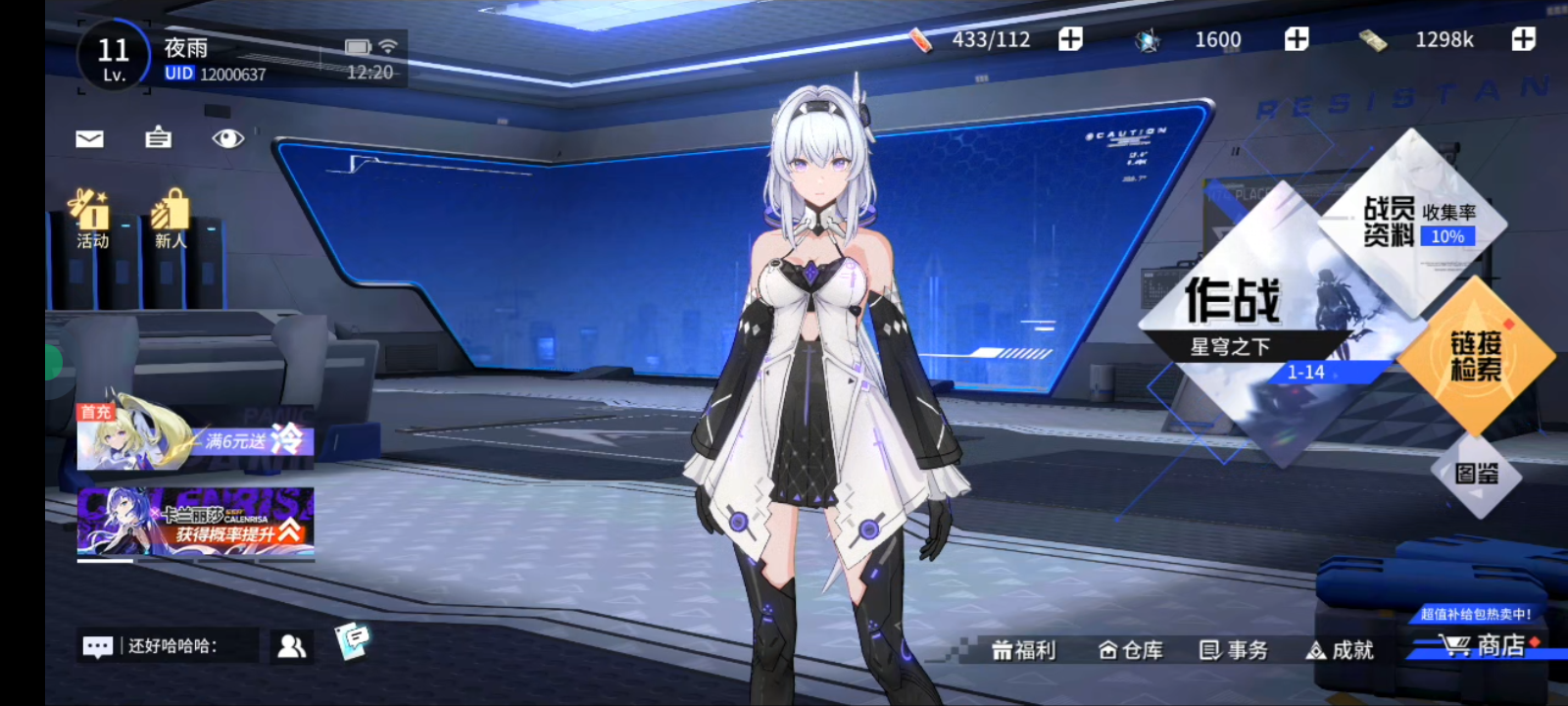The height and width of the screenshot is (706, 1568).
Task: Open the chat message box
Action: coord(167,646)
